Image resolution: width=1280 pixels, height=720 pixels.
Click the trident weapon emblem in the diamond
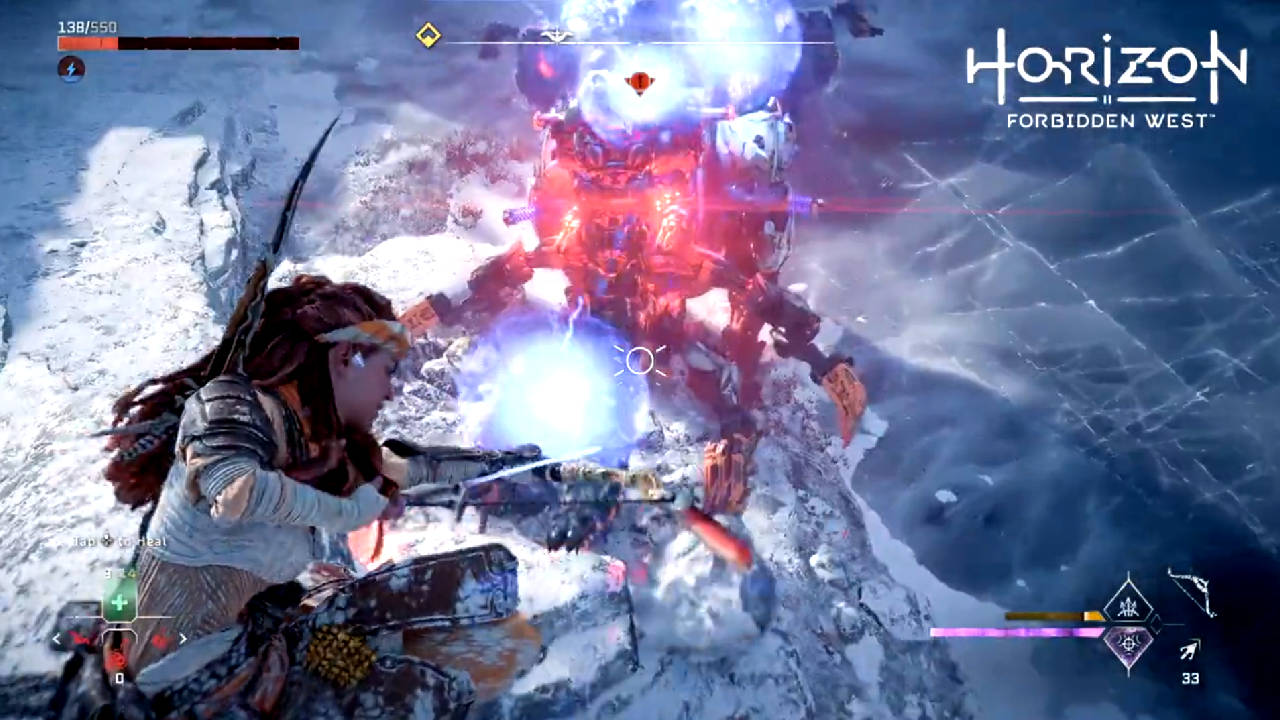(x=1130, y=608)
